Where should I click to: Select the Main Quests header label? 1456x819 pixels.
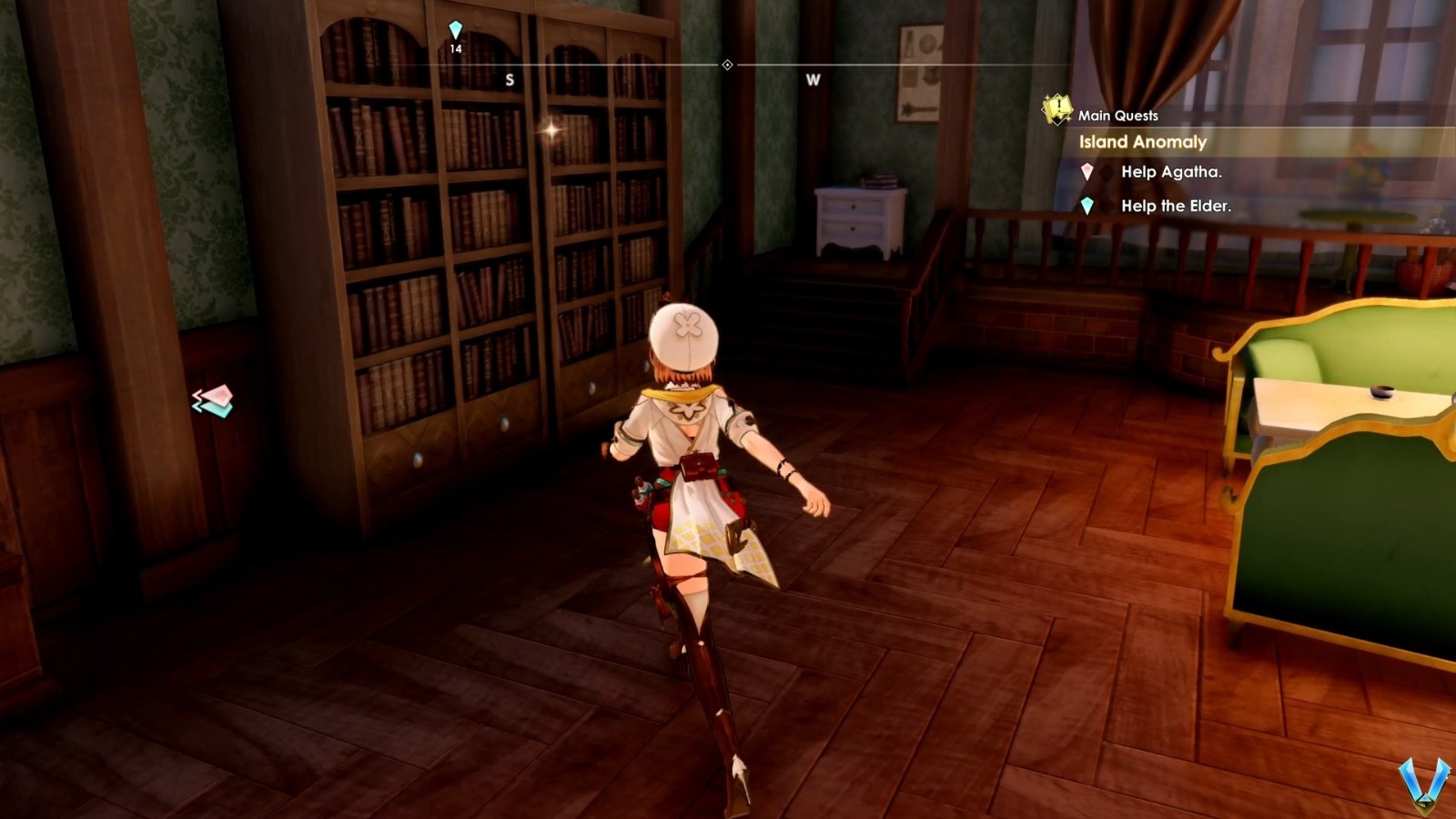pyautogui.click(x=1117, y=115)
